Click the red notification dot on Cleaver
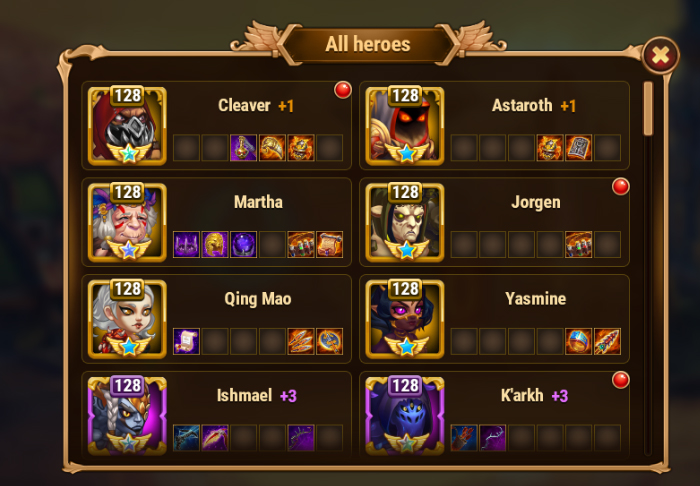Viewport: 700px width, 486px height. coord(343,90)
